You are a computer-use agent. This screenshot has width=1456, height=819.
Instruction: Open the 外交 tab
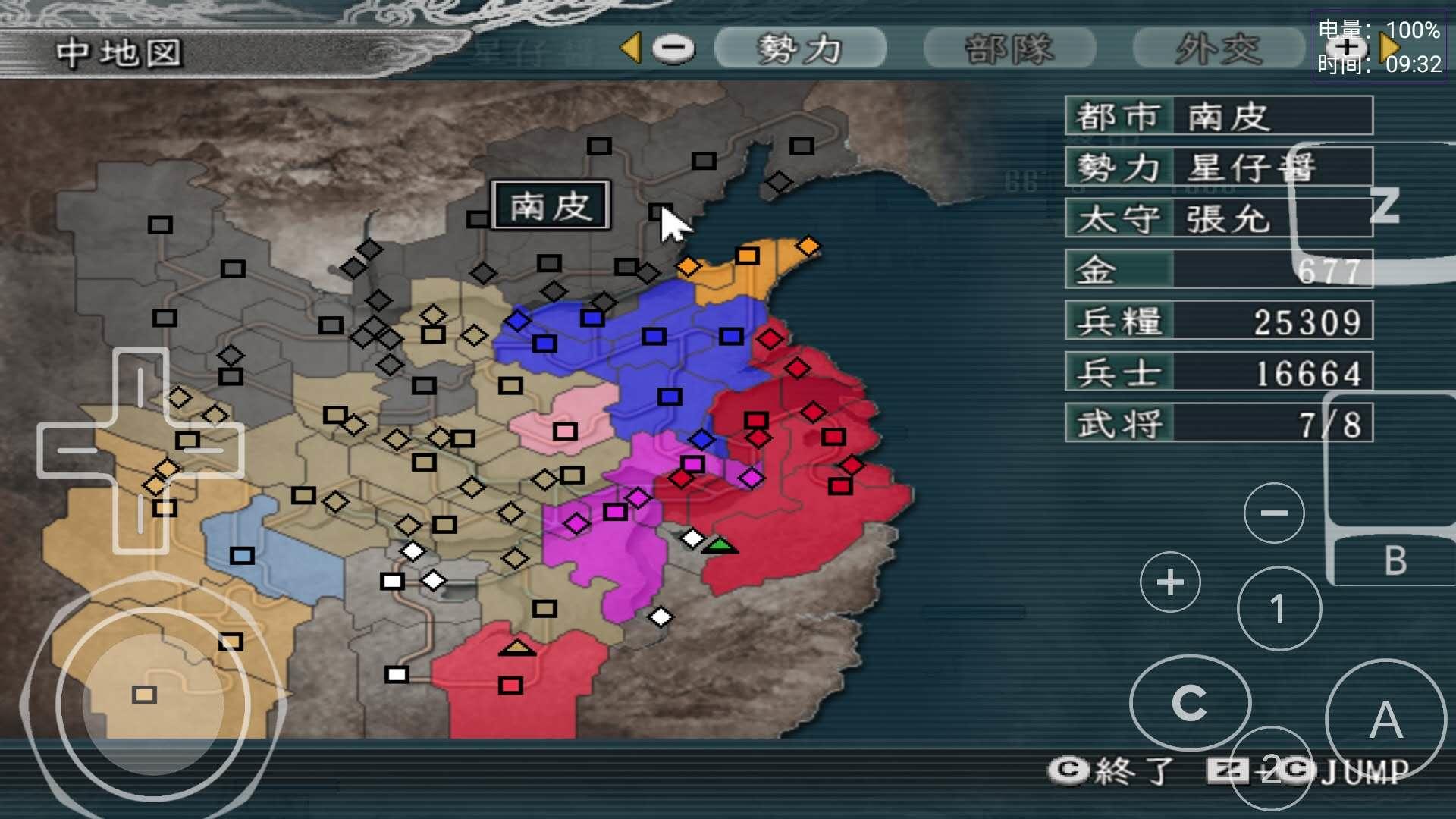[x=1218, y=48]
